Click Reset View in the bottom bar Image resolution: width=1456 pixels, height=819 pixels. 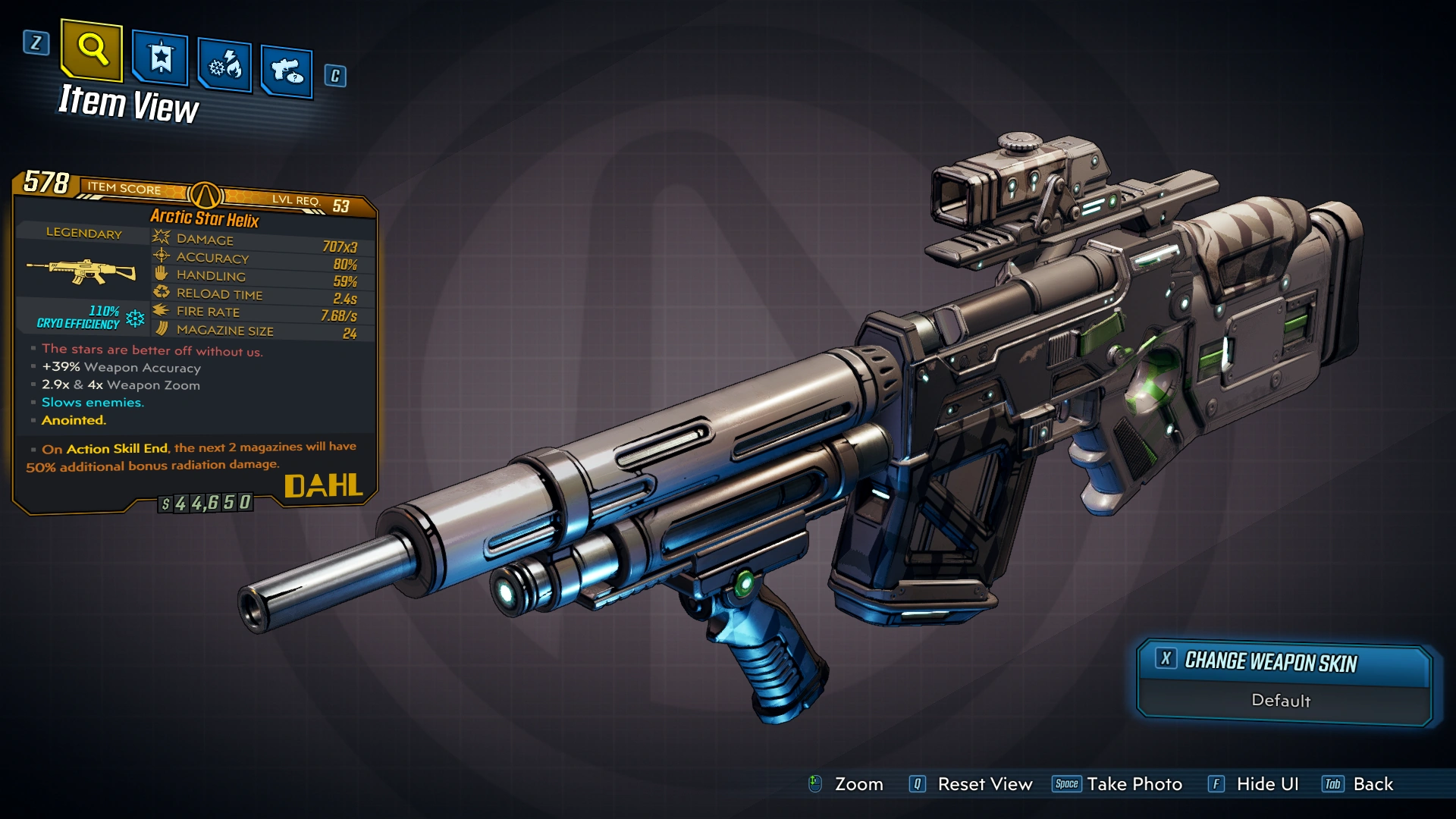984,784
